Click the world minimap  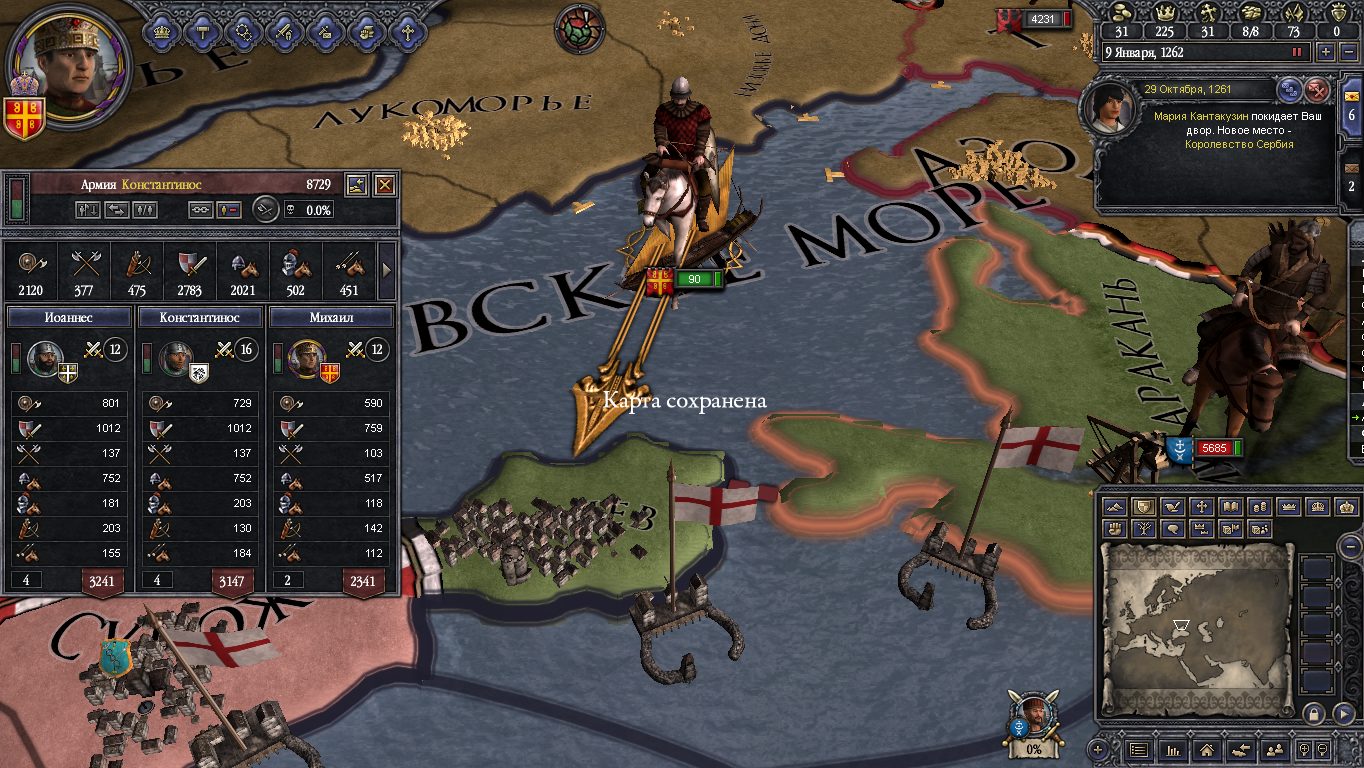point(1195,630)
